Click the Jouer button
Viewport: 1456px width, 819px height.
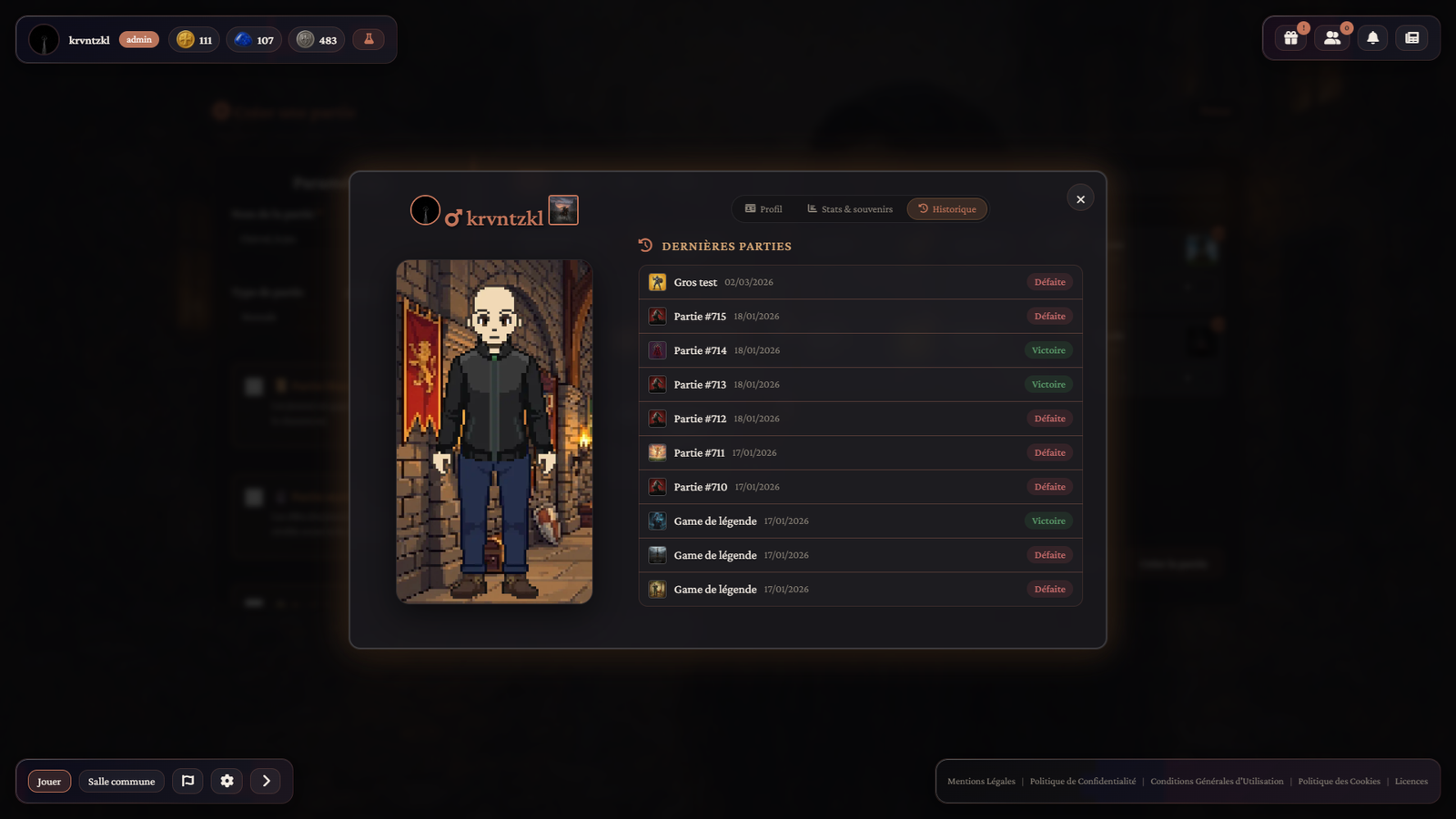49,782
